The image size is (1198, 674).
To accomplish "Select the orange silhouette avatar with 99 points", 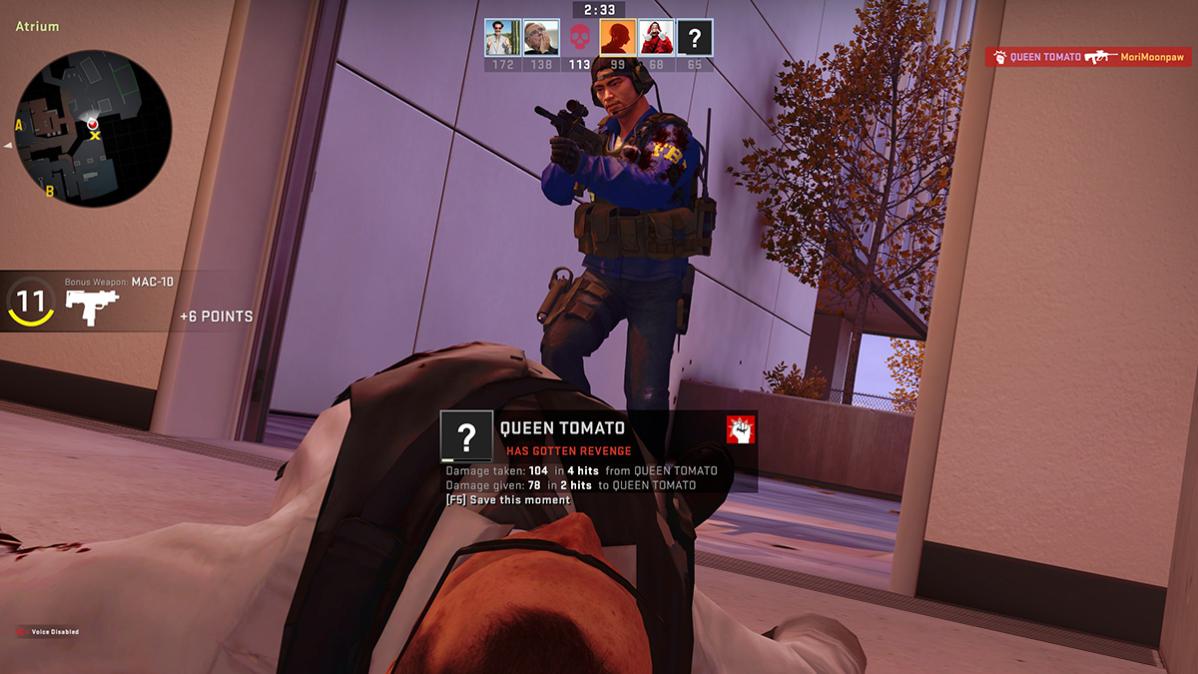I will [x=618, y=37].
